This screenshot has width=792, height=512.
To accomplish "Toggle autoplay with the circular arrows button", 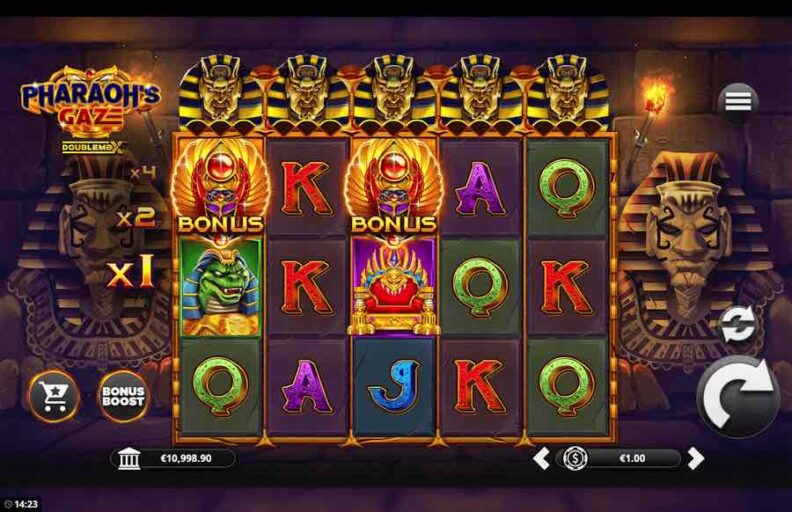I will [738, 325].
